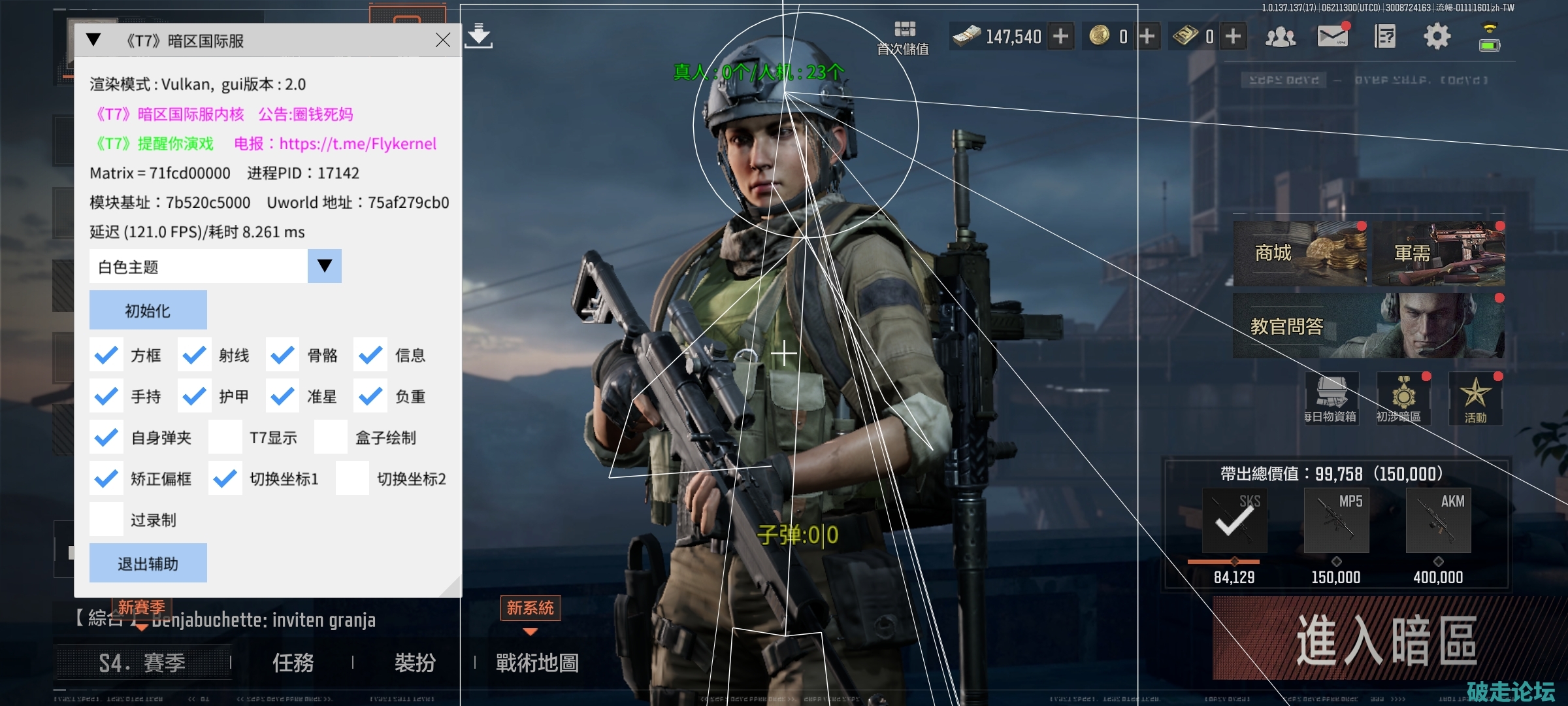Image resolution: width=1568 pixels, height=706 pixels.
Task: Enable the T7显示 checkbox
Action: (x=225, y=437)
